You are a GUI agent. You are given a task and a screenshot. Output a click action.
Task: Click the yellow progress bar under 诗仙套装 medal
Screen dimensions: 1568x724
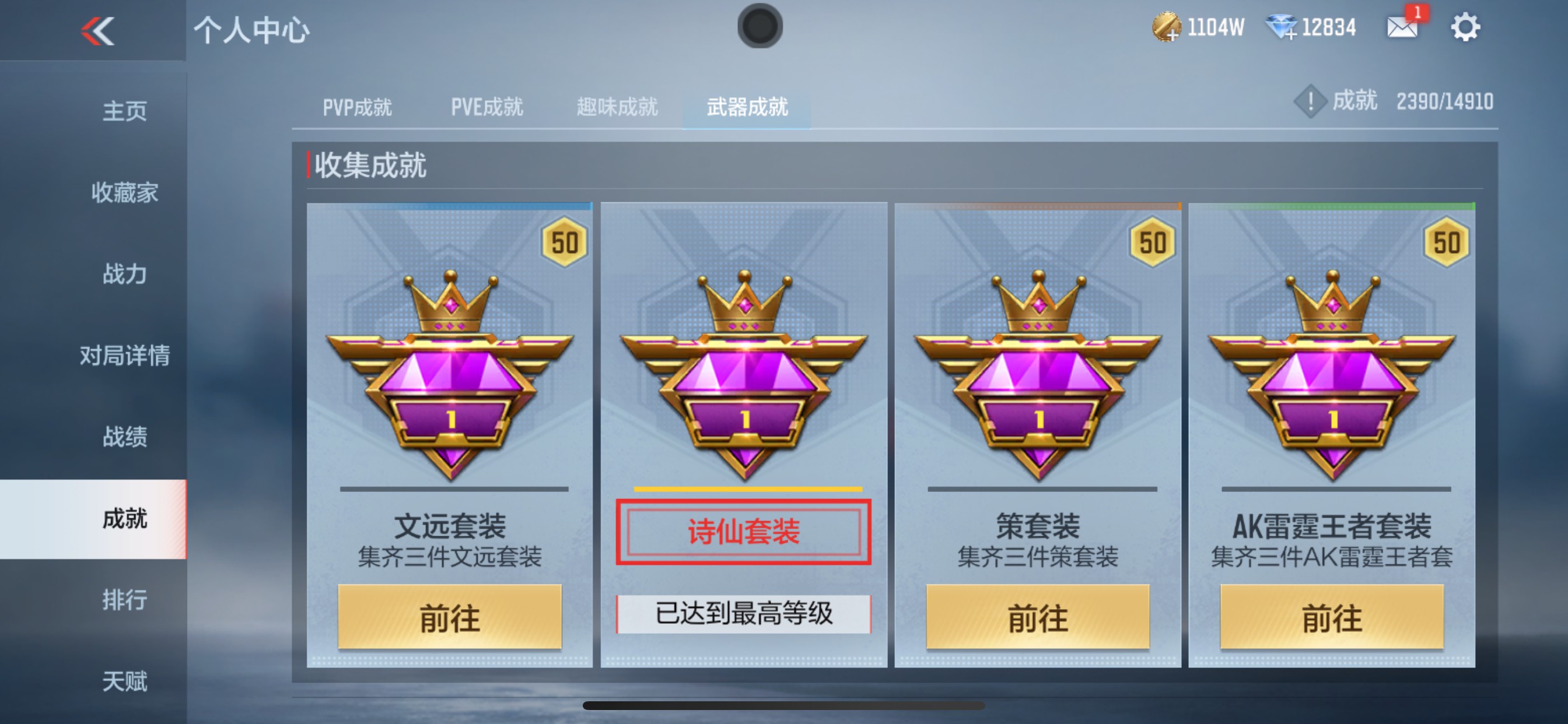tap(747, 488)
